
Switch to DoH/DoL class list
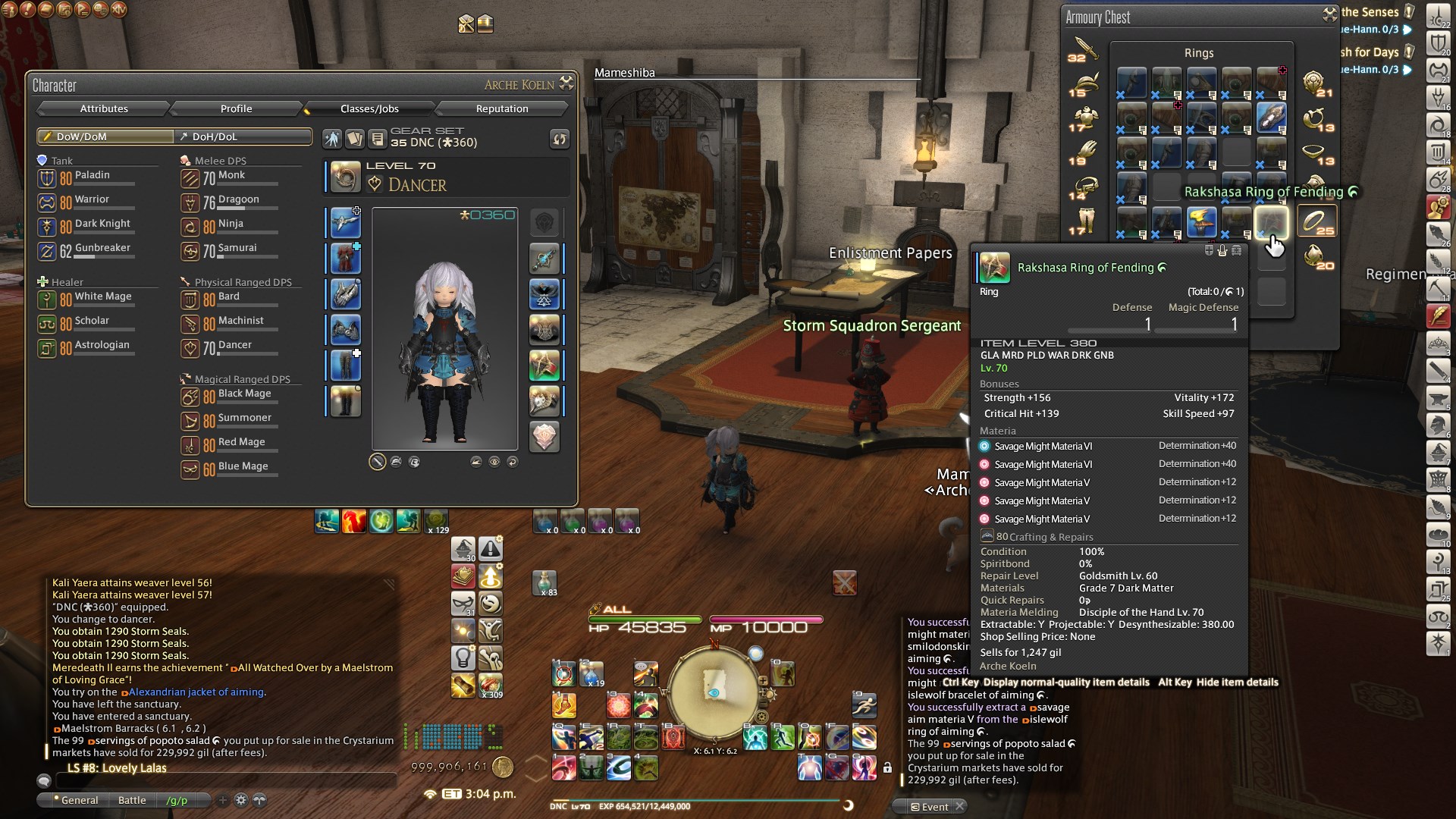click(243, 136)
